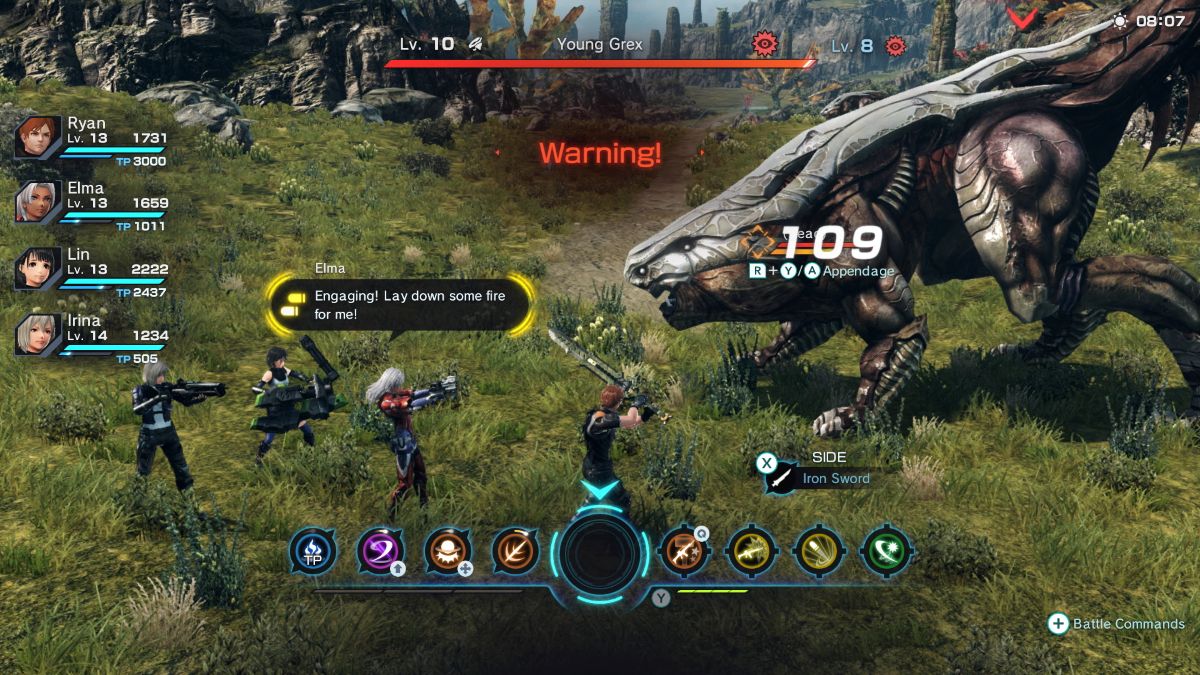The image size is (1200, 675).
Task: Select Ryan's party portrait
Action: click(x=38, y=138)
